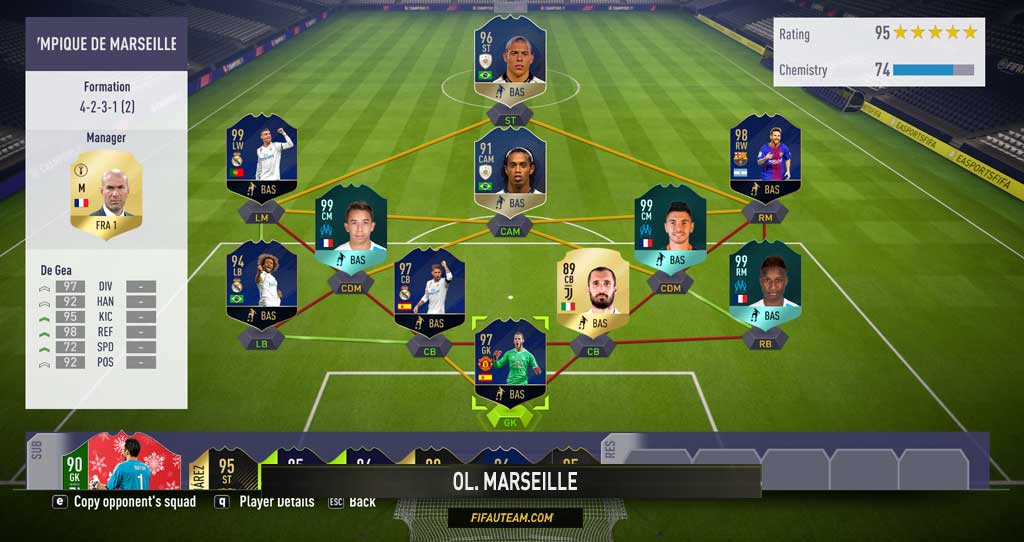
Task: Select the 94-rated LB card
Action: tap(261, 284)
